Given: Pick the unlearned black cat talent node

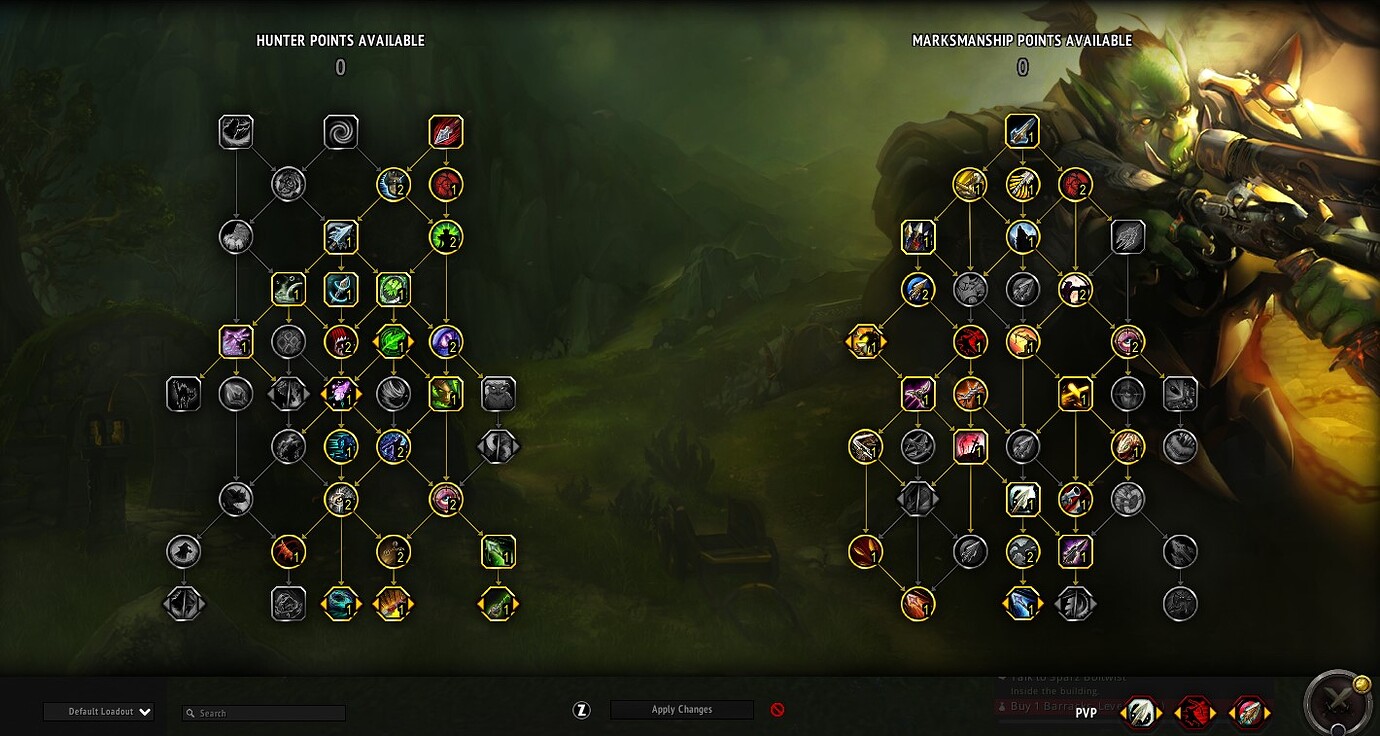Looking at the screenshot, I should click(184, 394).
